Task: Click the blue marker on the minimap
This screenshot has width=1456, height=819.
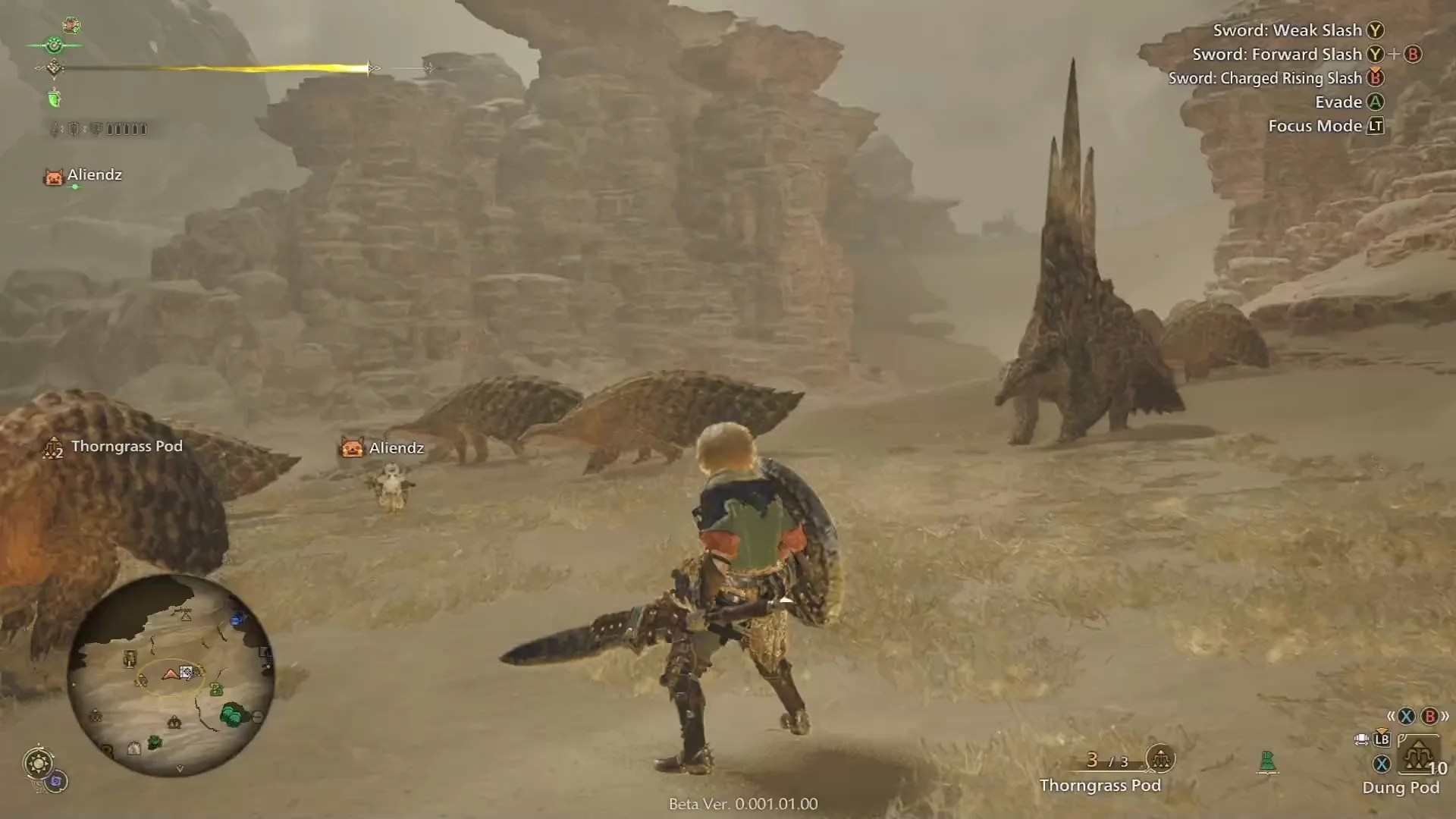Action: (x=238, y=620)
